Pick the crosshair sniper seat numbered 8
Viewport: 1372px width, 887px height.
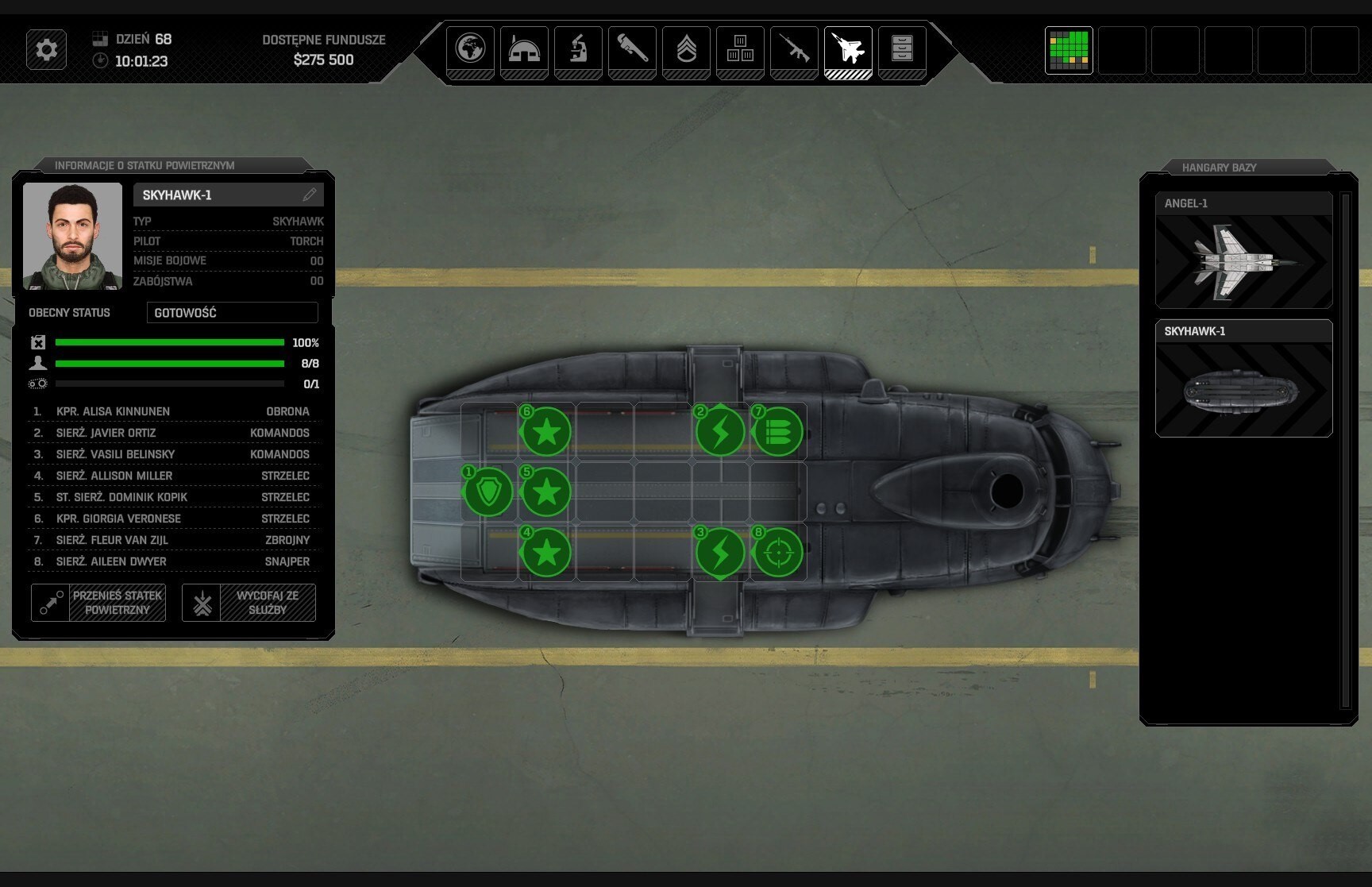coord(778,552)
